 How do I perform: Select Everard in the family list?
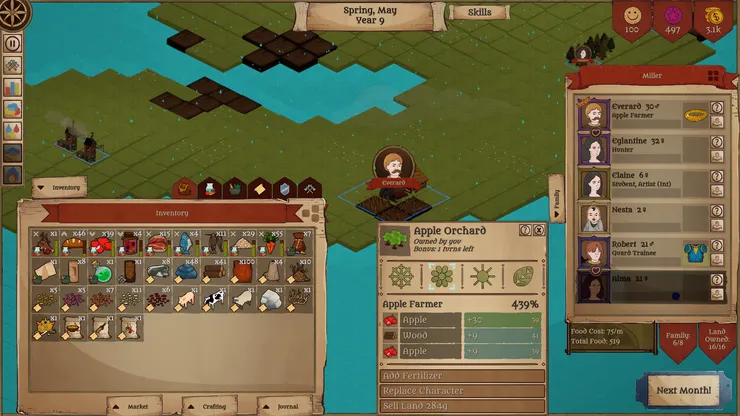click(x=640, y=115)
